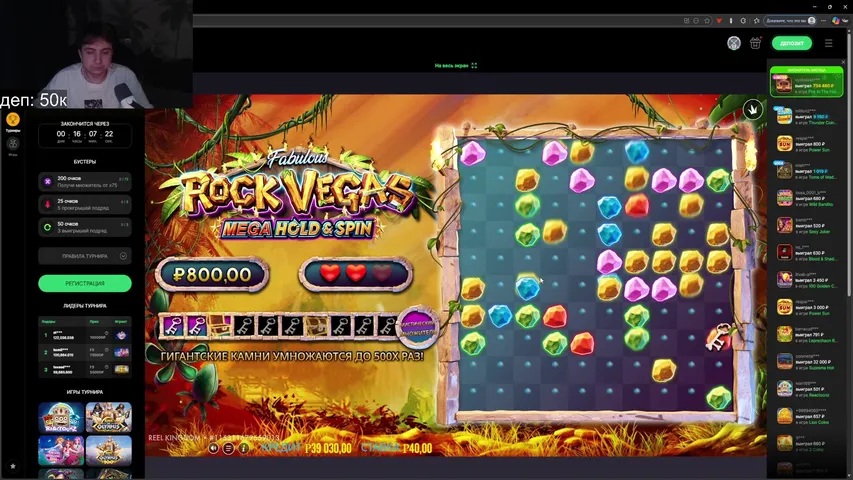Viewport: 853px width, 480px height.
Task: Switch the game to На весь экран
Action: pyautogui.click(x=455, y=66)
